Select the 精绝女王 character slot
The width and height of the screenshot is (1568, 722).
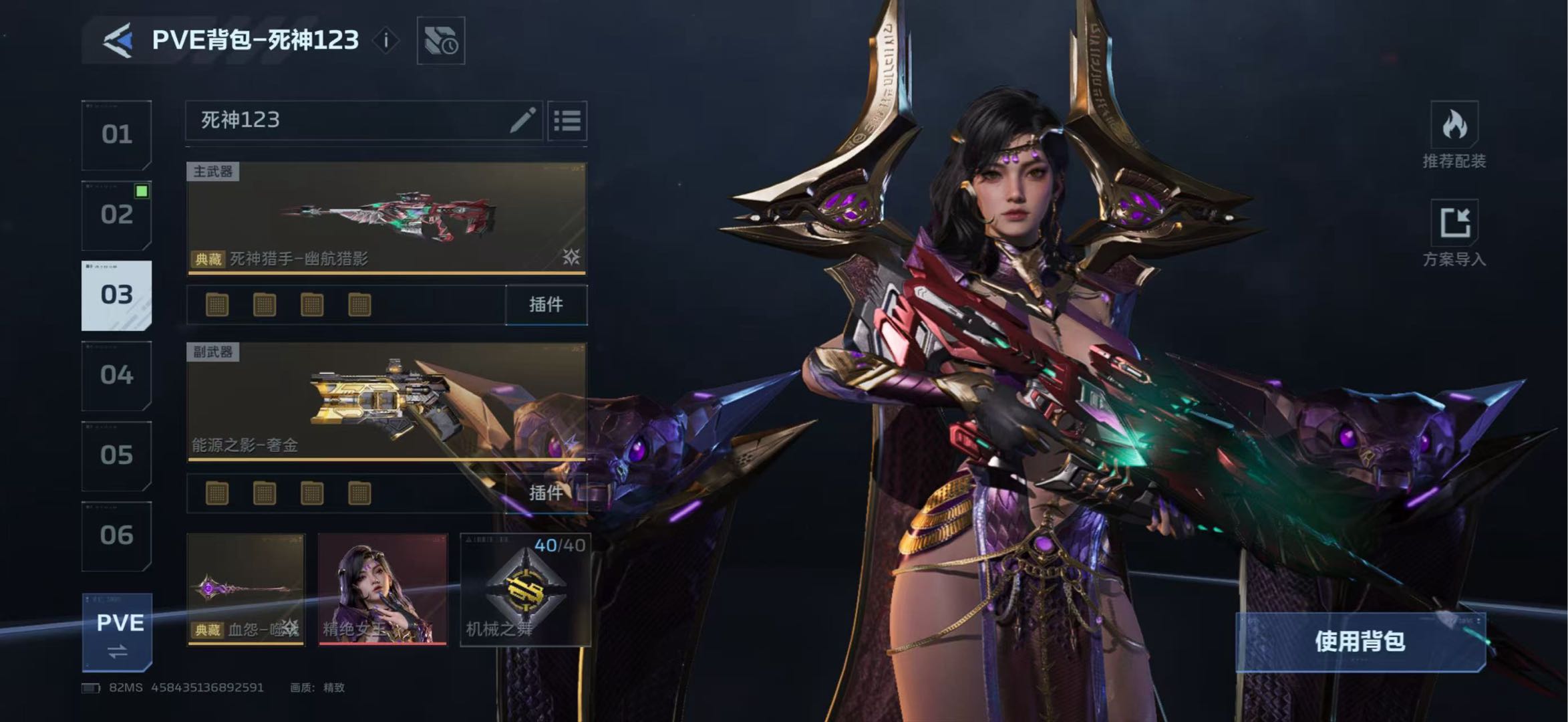point(383,590)
